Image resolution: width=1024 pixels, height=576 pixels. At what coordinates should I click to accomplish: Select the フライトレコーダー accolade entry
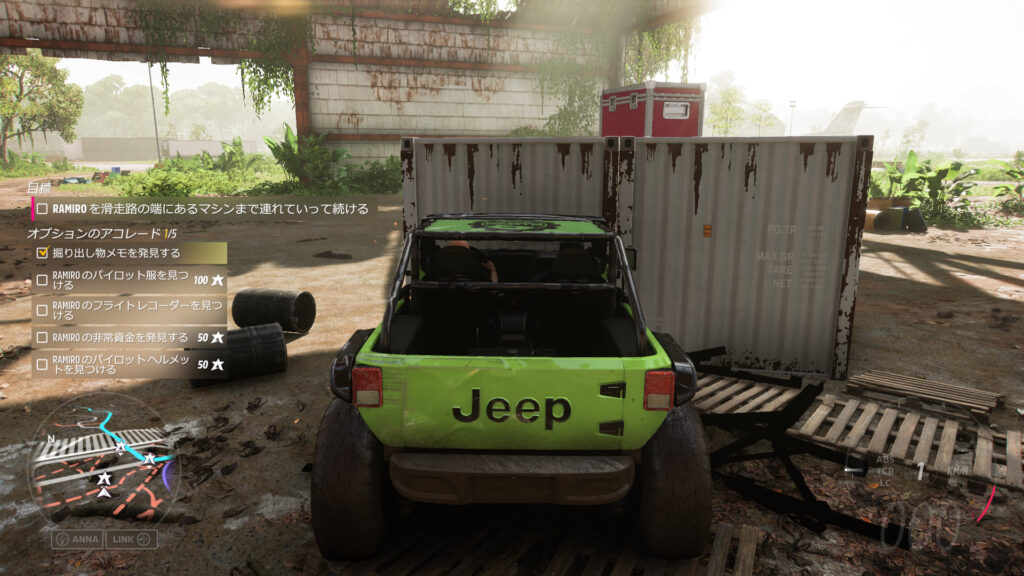click(128, 309)
